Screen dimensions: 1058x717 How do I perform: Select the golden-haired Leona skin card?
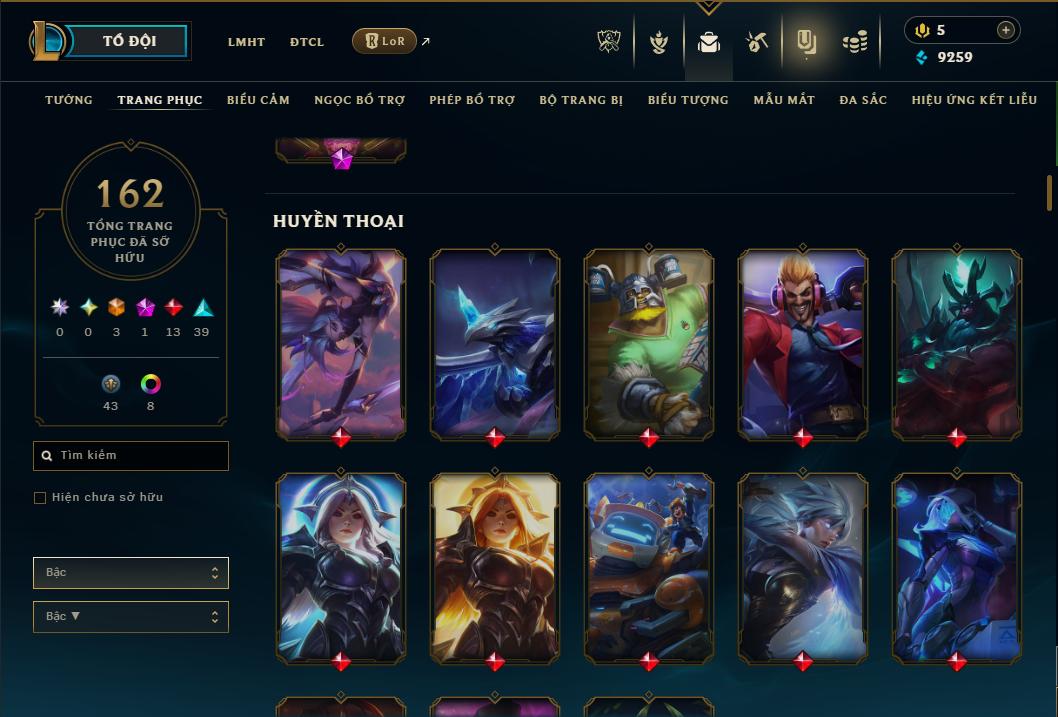(495, 567)
